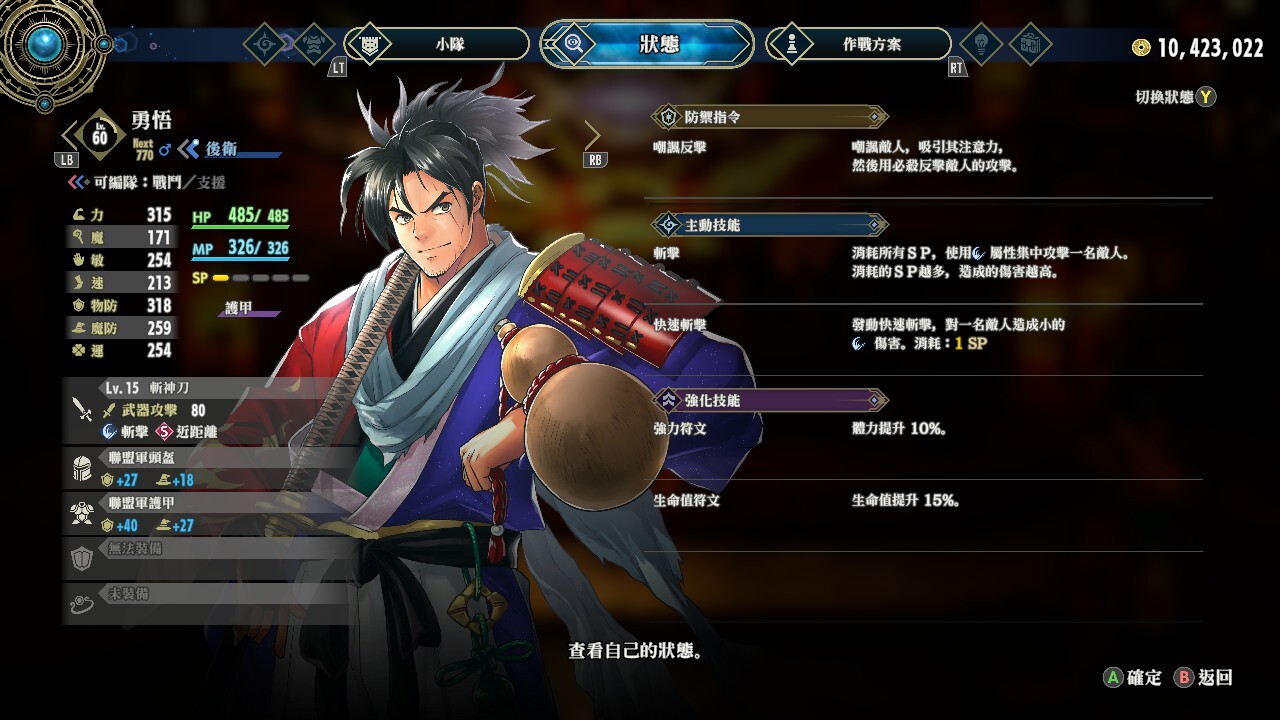Show the next character with right arrow

click(592, 135)
